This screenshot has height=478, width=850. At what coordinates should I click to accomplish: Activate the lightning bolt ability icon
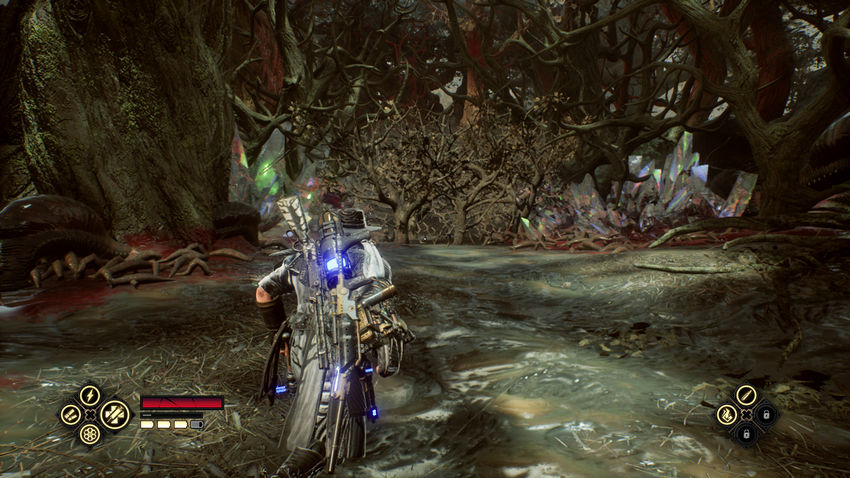90,395
